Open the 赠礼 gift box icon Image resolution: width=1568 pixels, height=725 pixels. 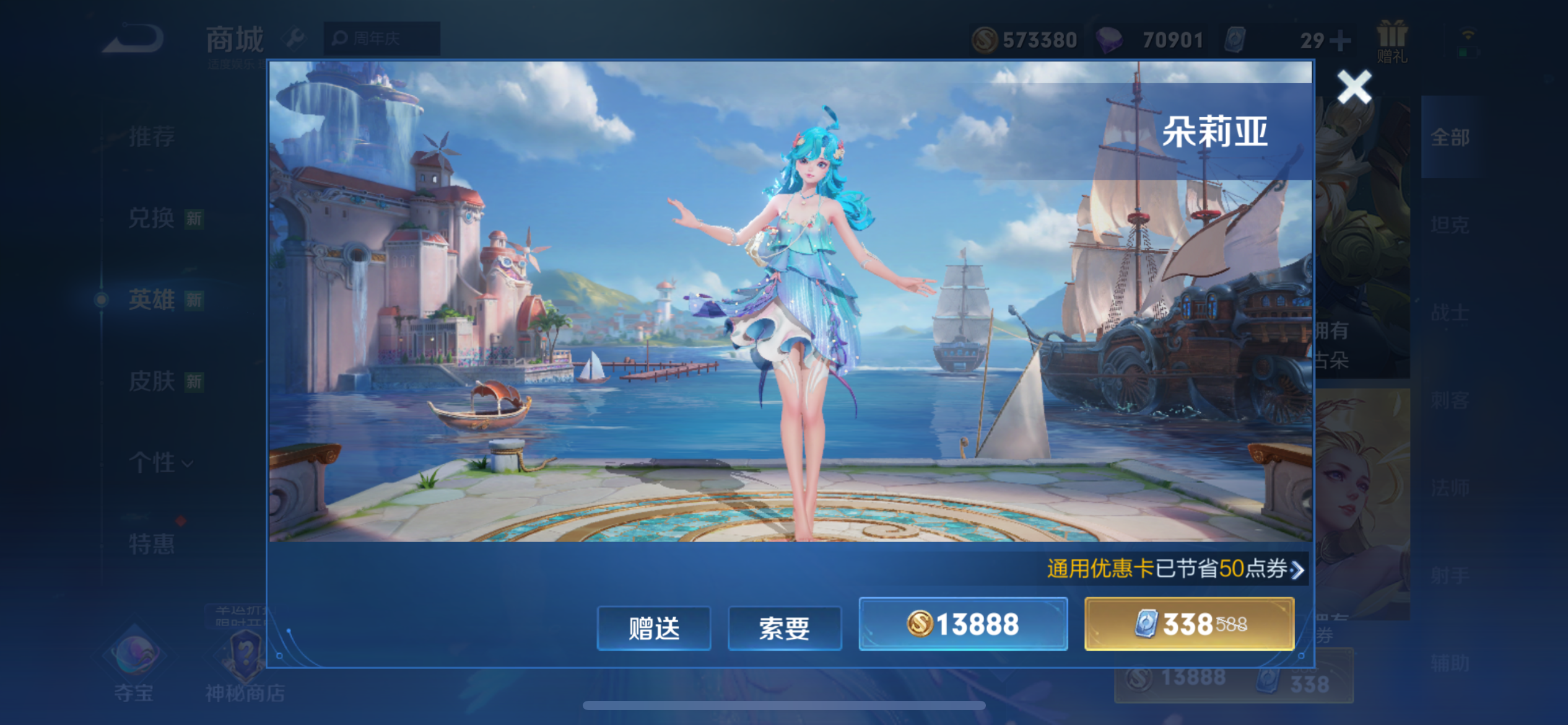pyautogui.click(x=1392, y=41)
